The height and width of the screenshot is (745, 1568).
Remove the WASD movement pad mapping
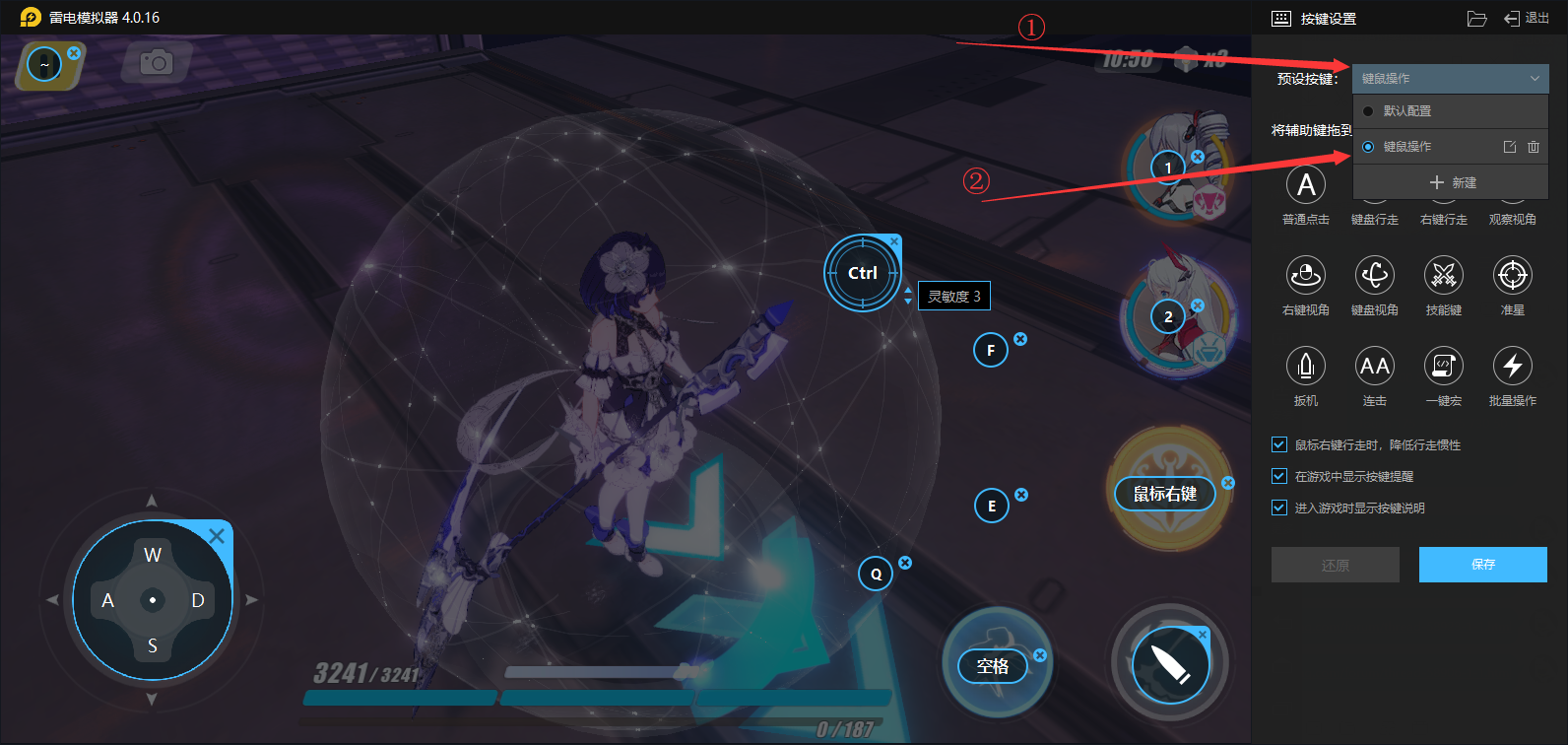217,536
